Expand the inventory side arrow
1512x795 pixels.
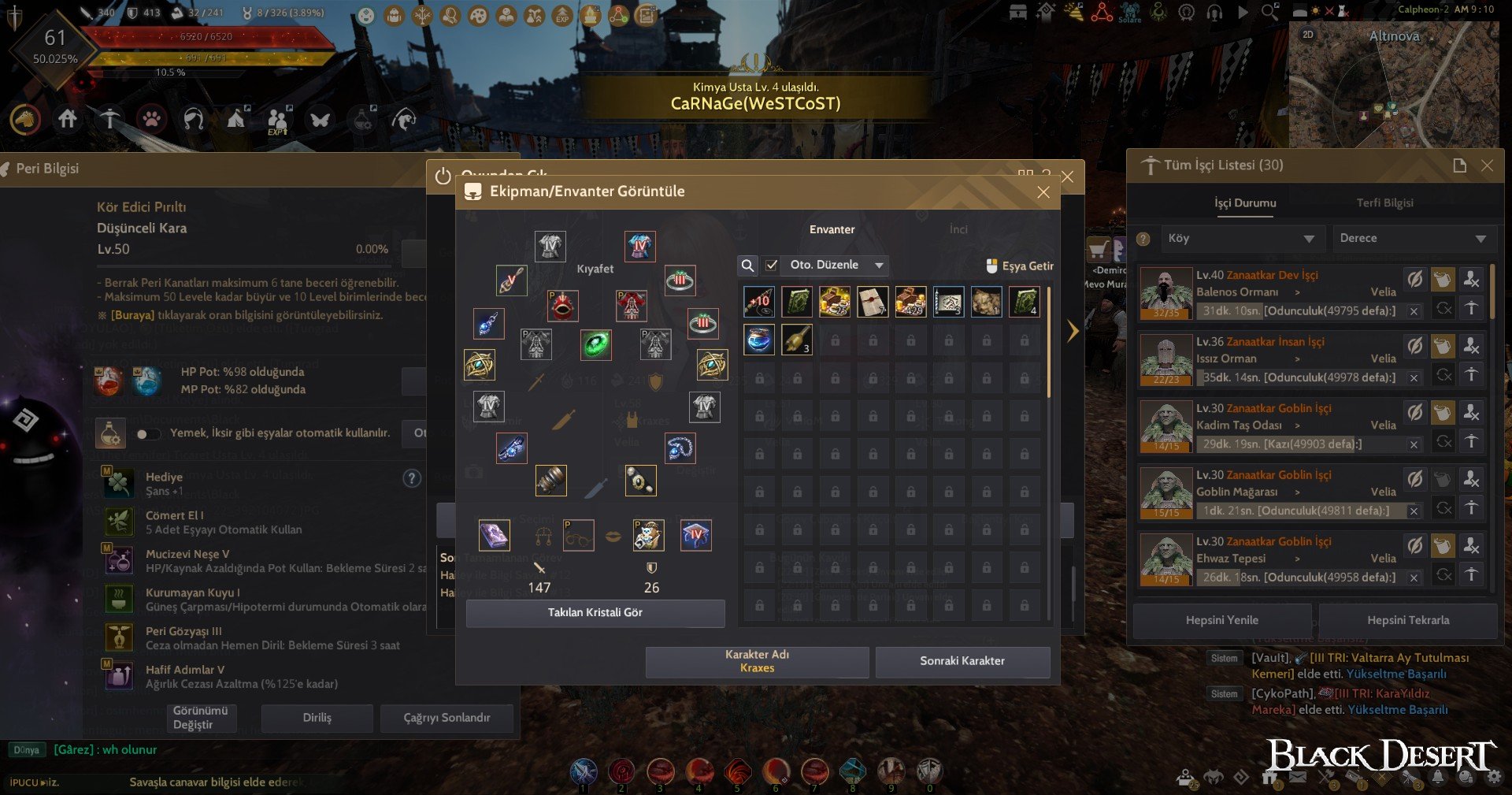(x=1073, y=332)
